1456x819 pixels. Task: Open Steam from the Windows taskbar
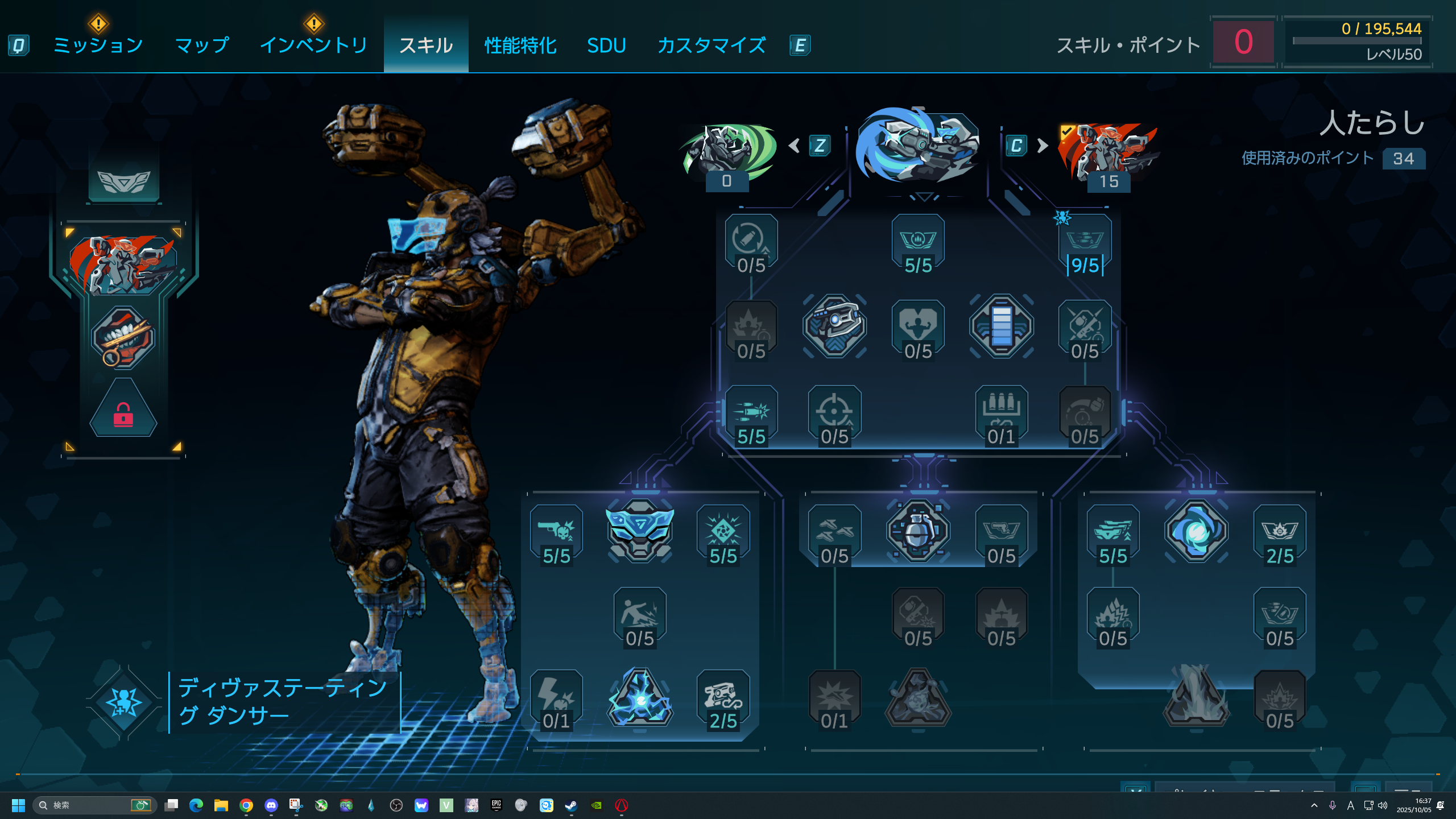[571, 805]
